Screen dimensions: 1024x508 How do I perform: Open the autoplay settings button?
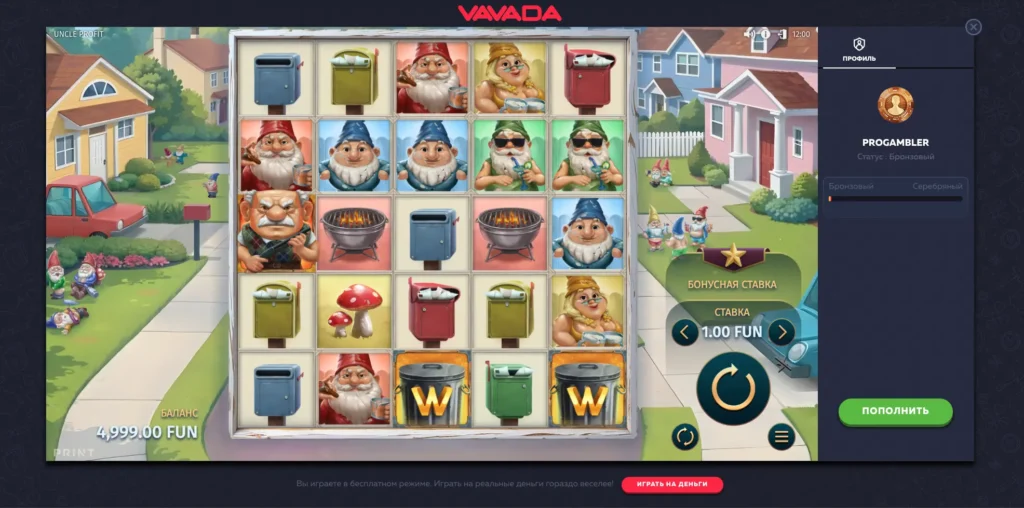click(685, 436)
